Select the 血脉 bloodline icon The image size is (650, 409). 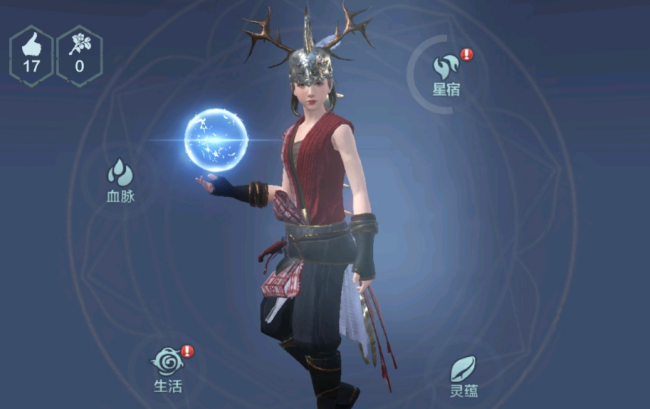pyautogui.click(x=120, y=174)
